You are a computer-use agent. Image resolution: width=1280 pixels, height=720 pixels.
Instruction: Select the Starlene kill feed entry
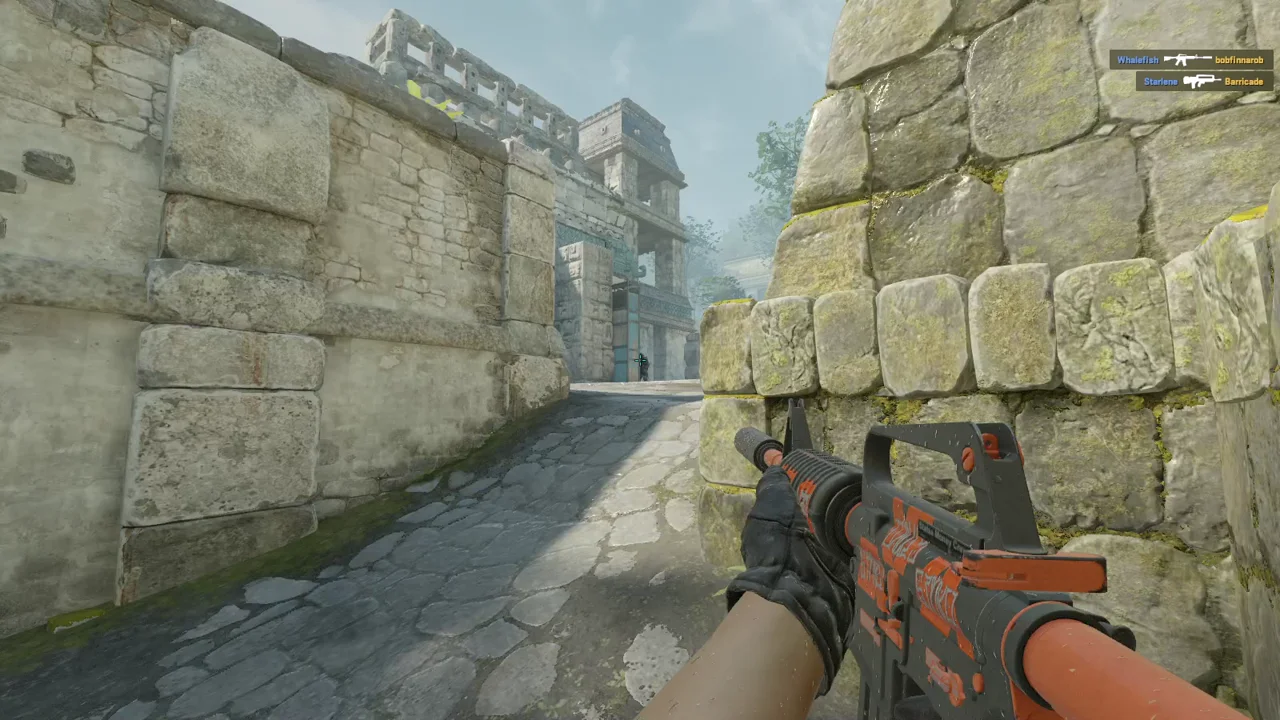pyautogui.click(x=1204, y=81)
